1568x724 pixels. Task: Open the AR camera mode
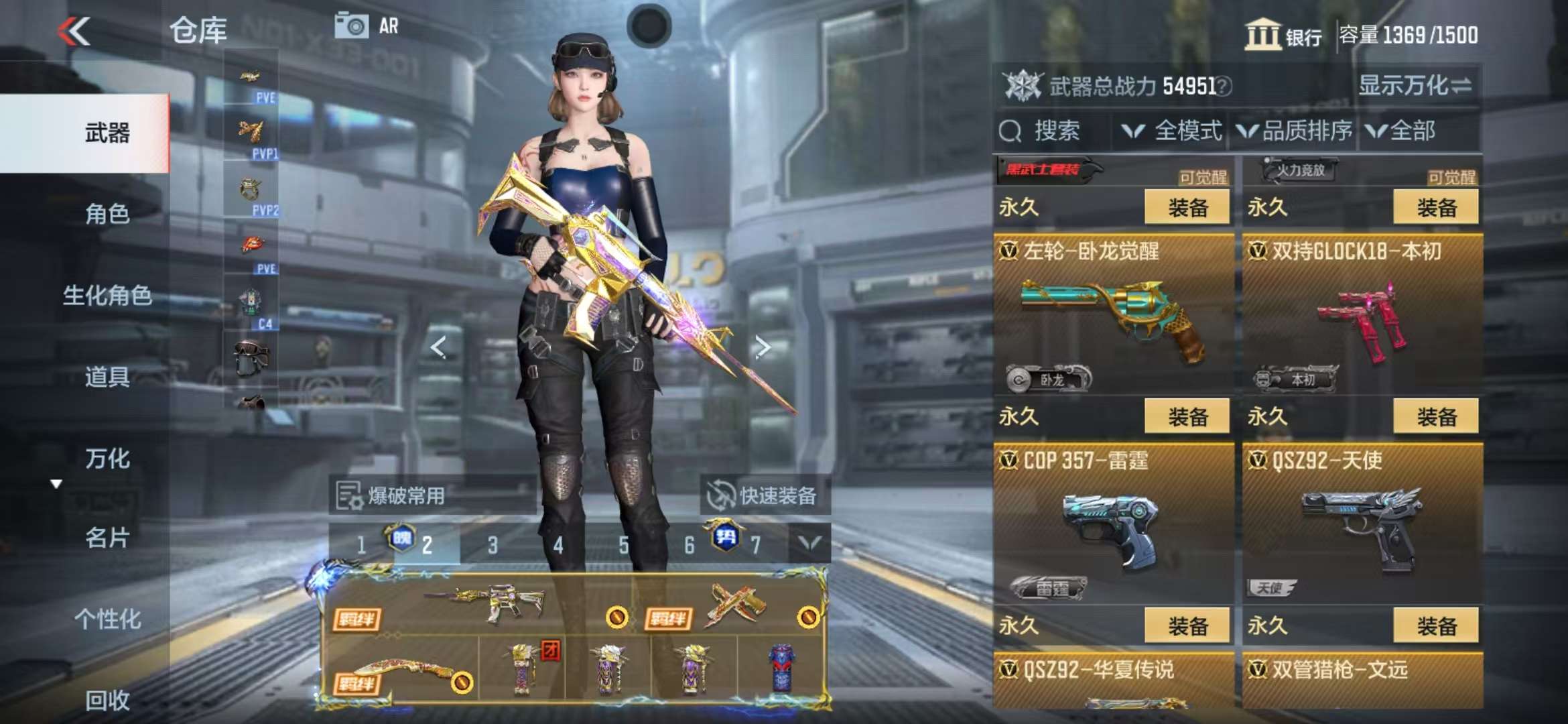pyautogui.click(x=367, y=26)
